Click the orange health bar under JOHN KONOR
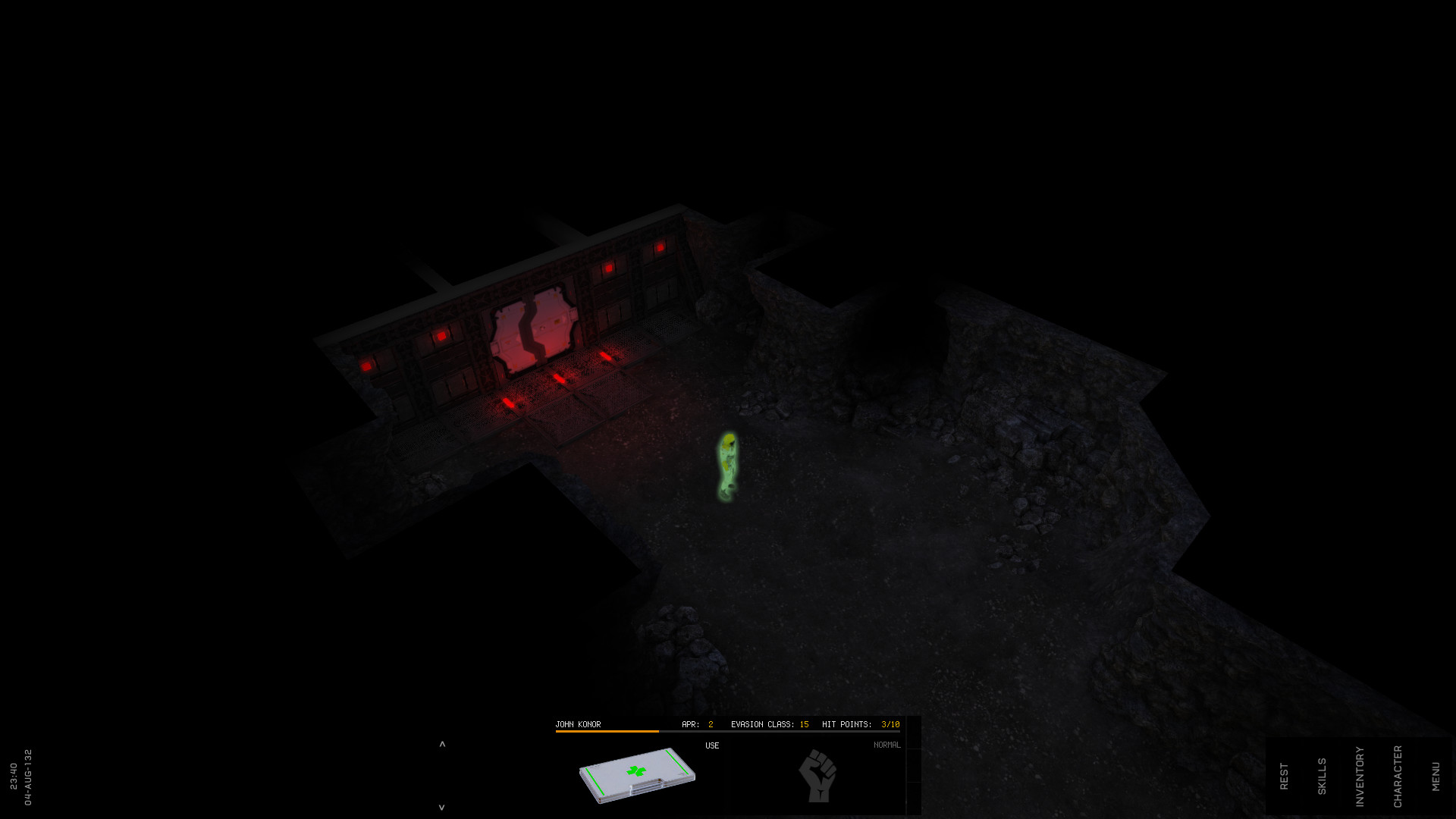 607,730
